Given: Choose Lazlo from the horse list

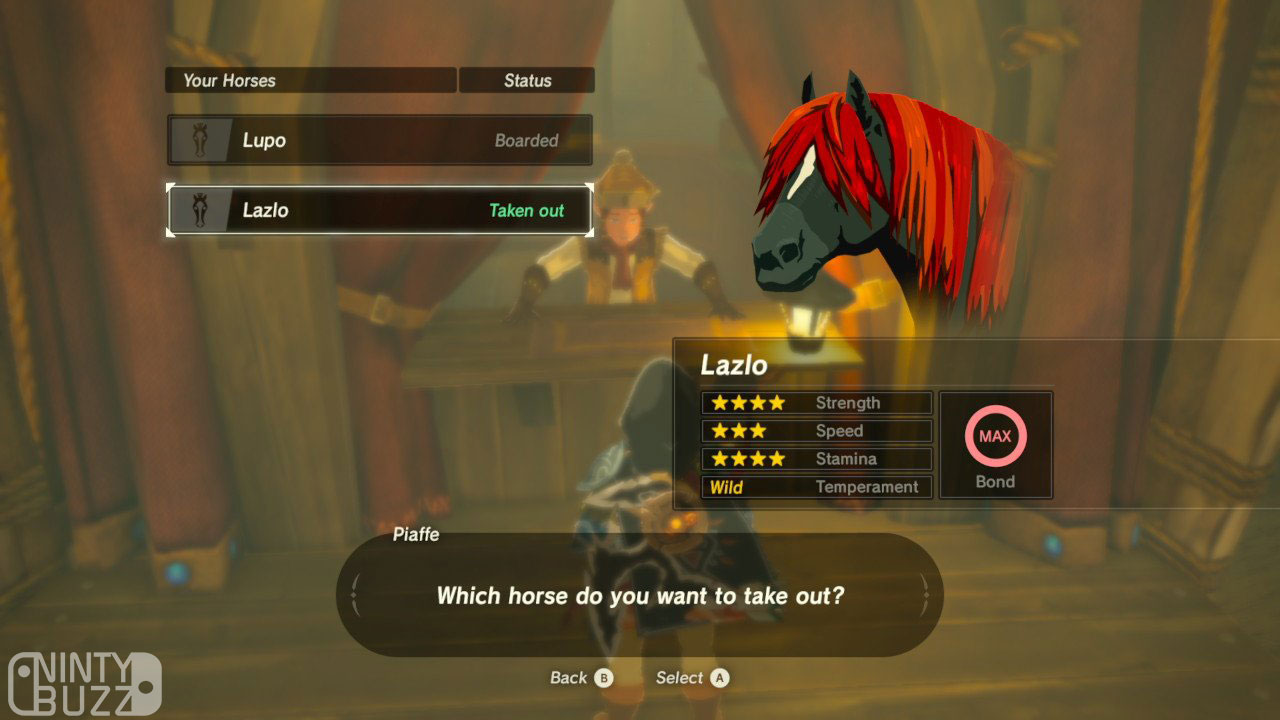Looking at the screenshot, I should (380, 210).
